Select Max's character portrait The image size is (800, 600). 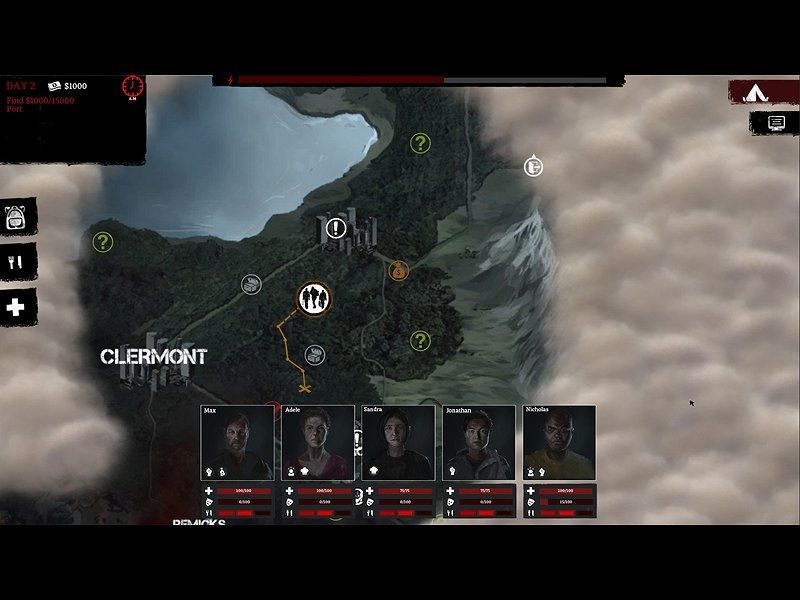tap(237, 442)
